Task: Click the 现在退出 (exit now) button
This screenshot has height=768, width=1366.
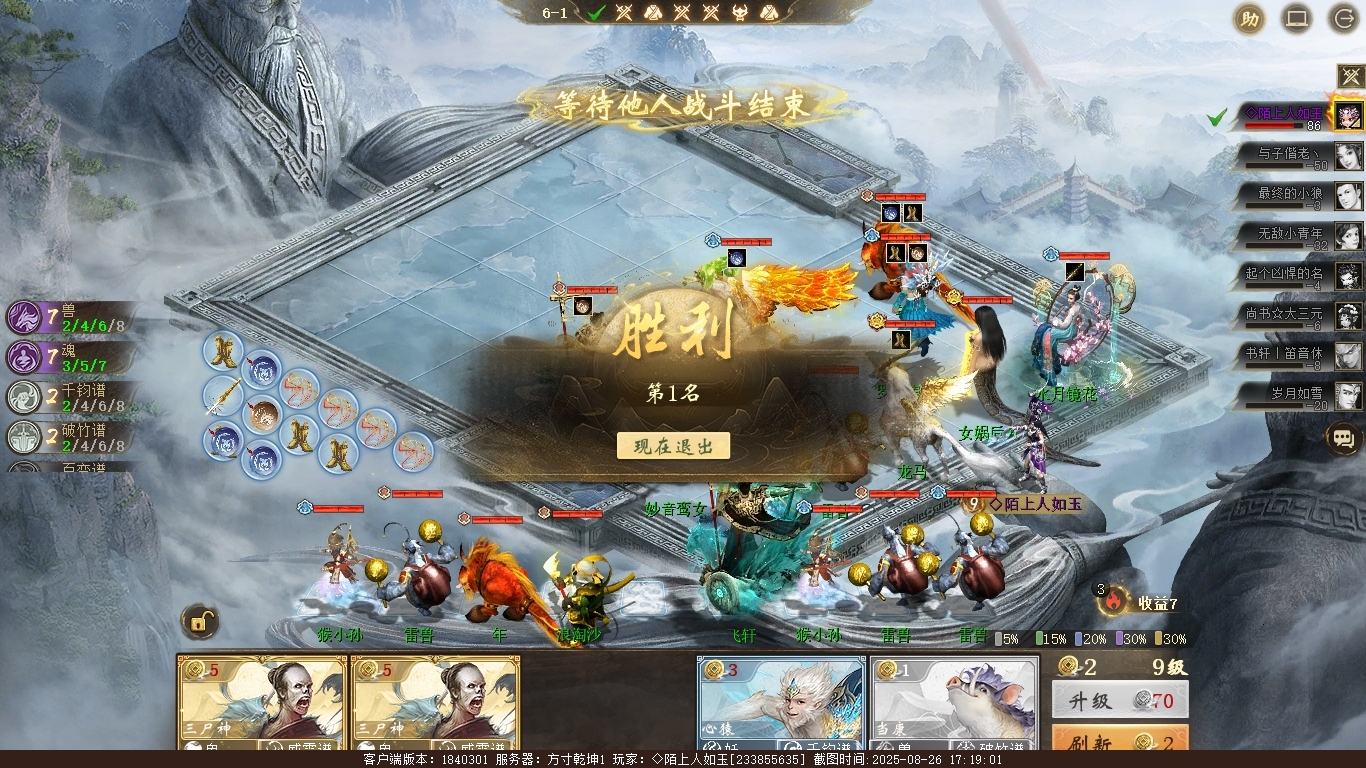Action: point(673,446)
